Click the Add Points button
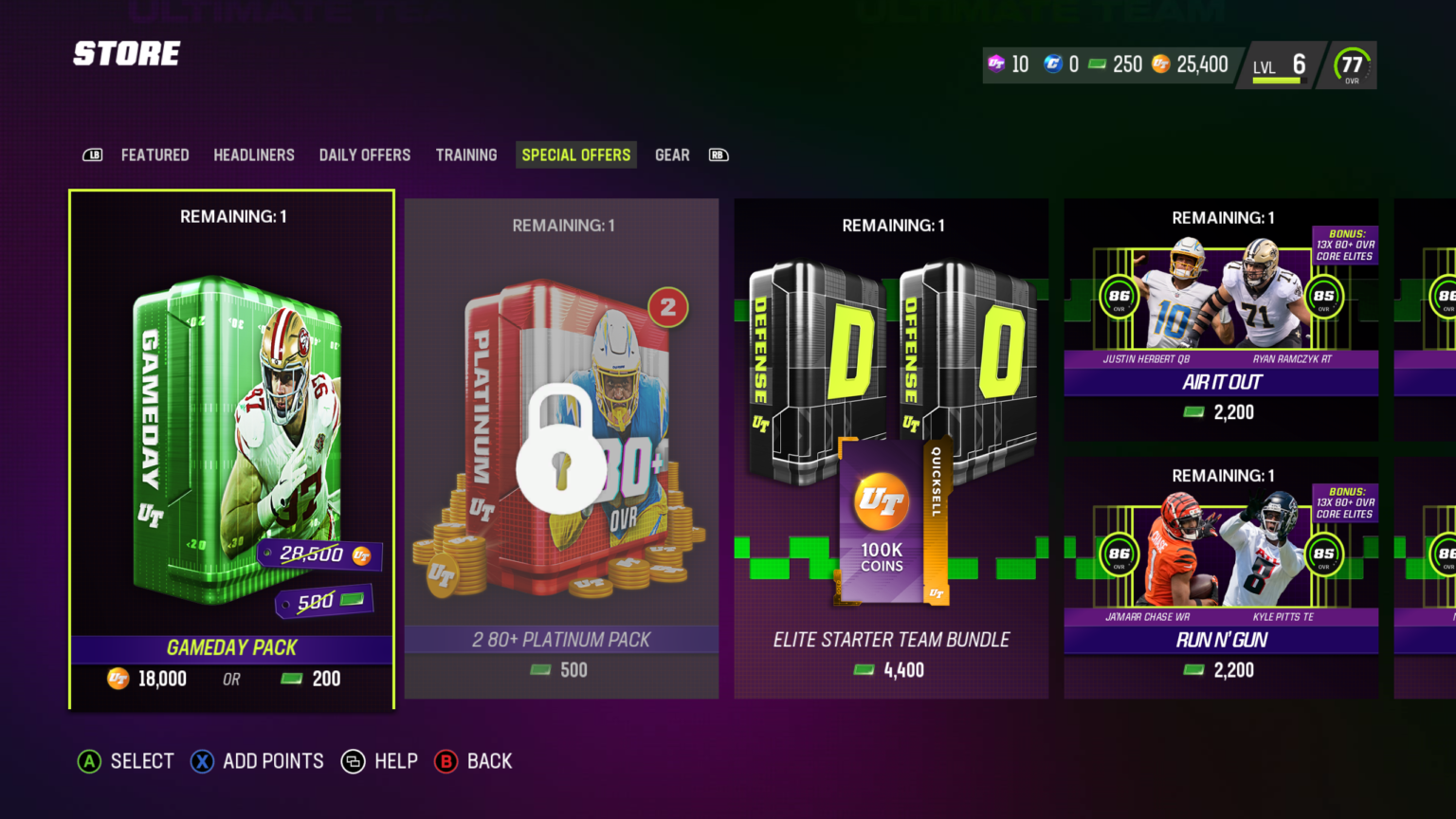 [257, 761]
